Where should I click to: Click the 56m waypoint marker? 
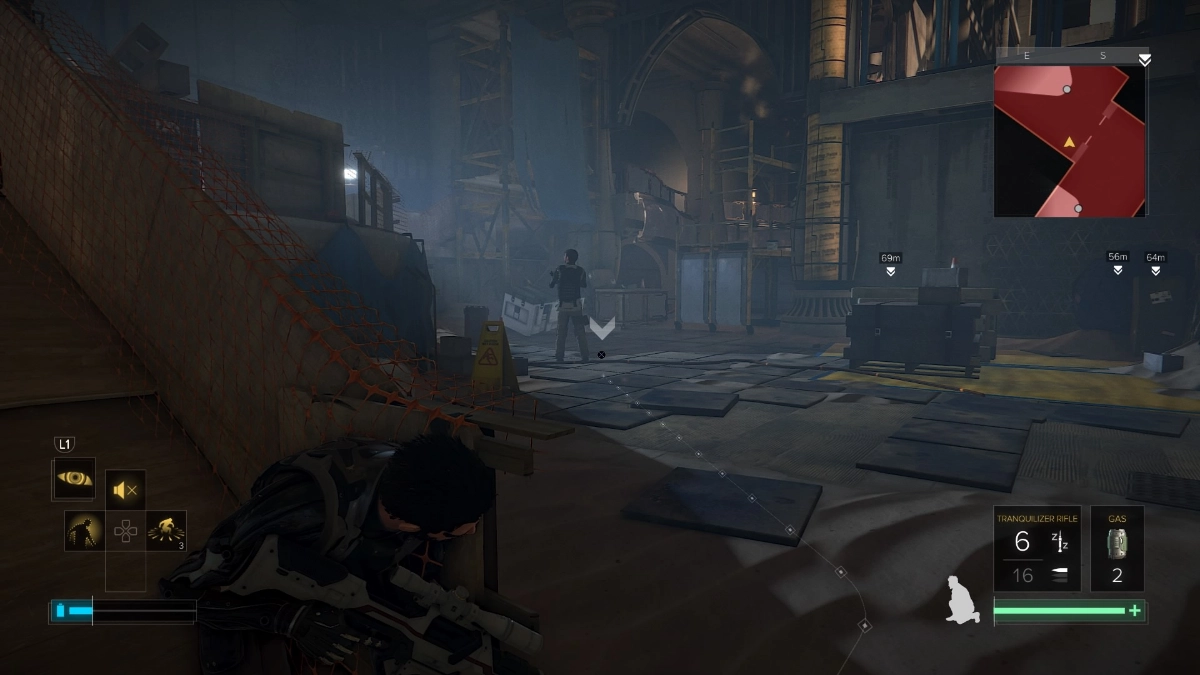[x=1118, y=263]
